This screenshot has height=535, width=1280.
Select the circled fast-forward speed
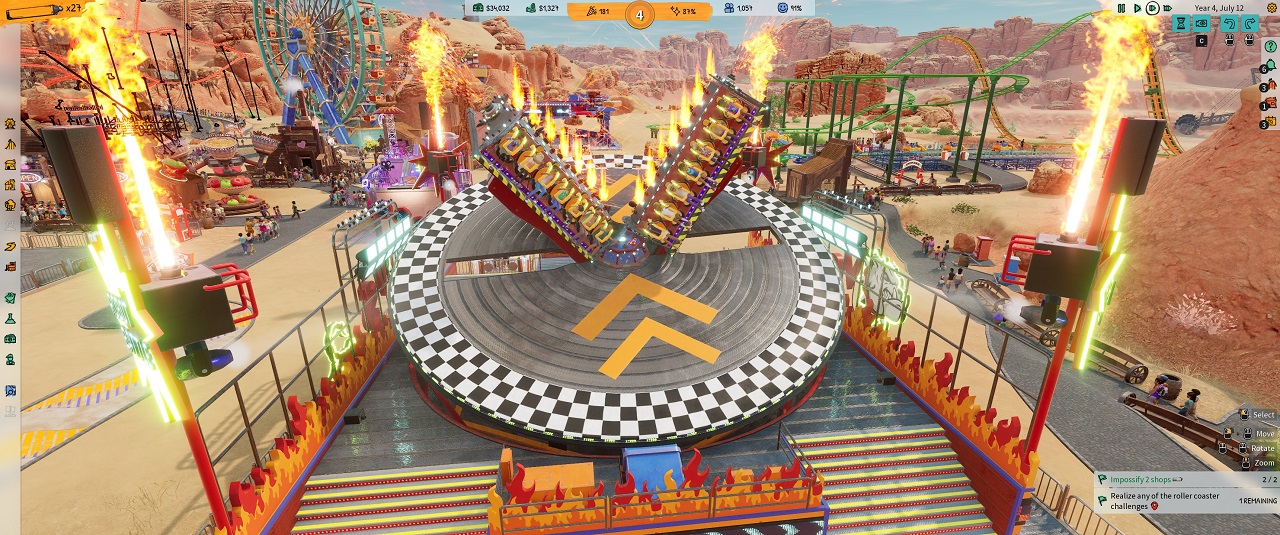1153,8
